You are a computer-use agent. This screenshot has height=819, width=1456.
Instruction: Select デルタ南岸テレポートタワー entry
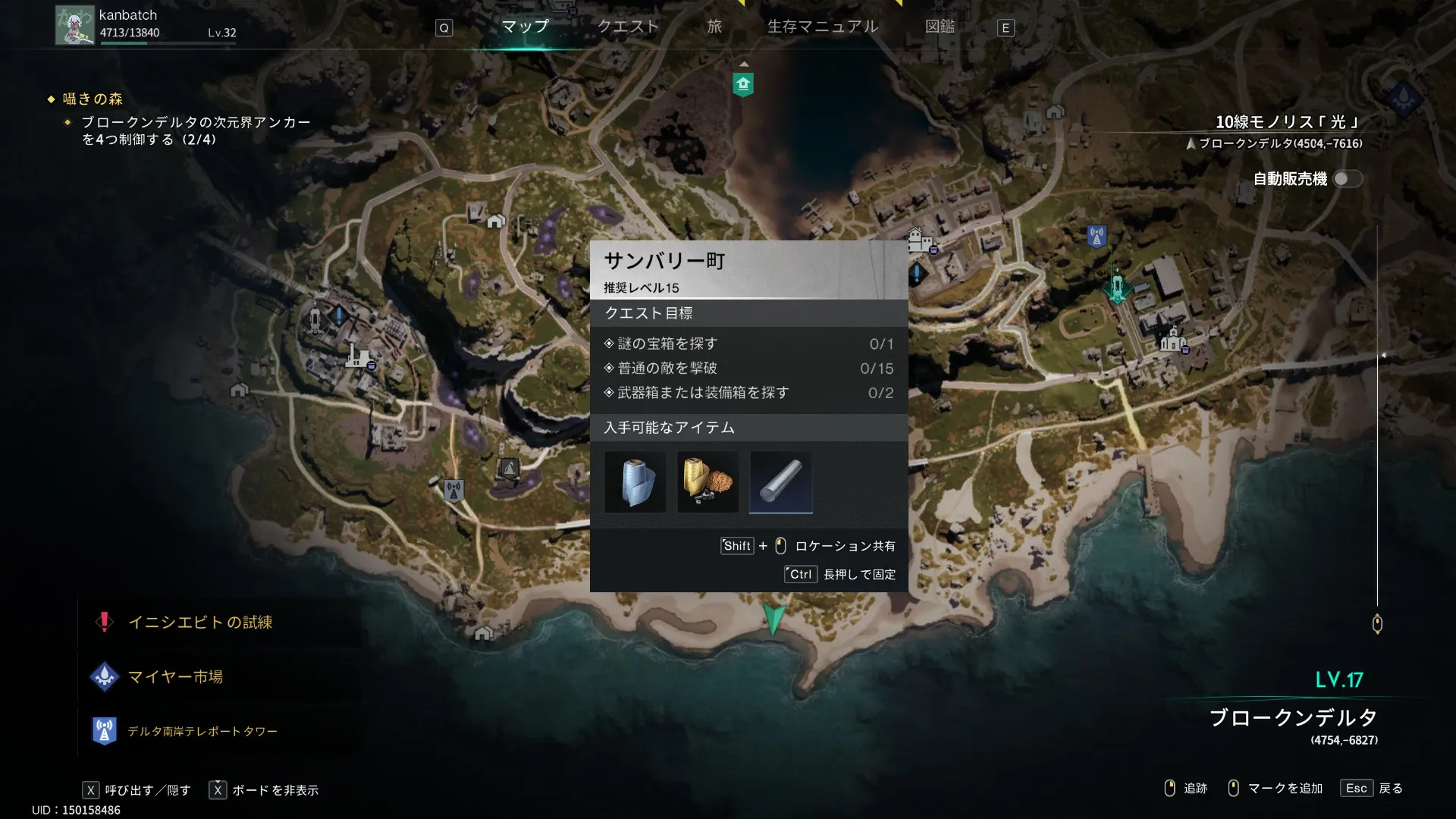coord(202,732)
